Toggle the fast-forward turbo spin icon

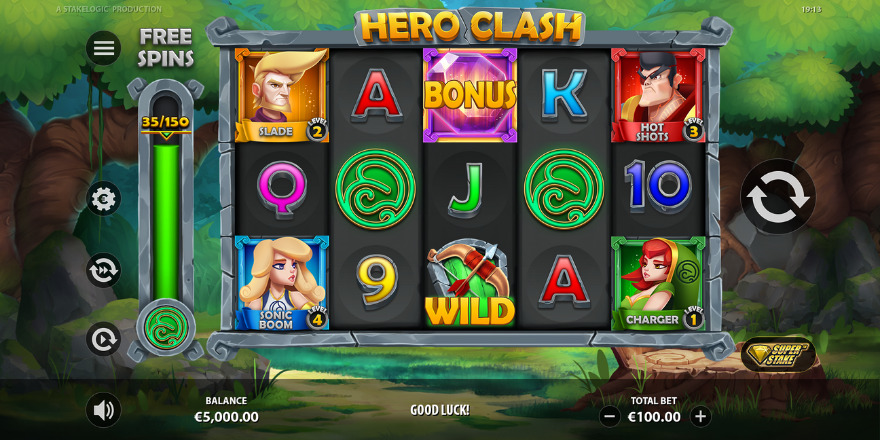tap(103, 270)
